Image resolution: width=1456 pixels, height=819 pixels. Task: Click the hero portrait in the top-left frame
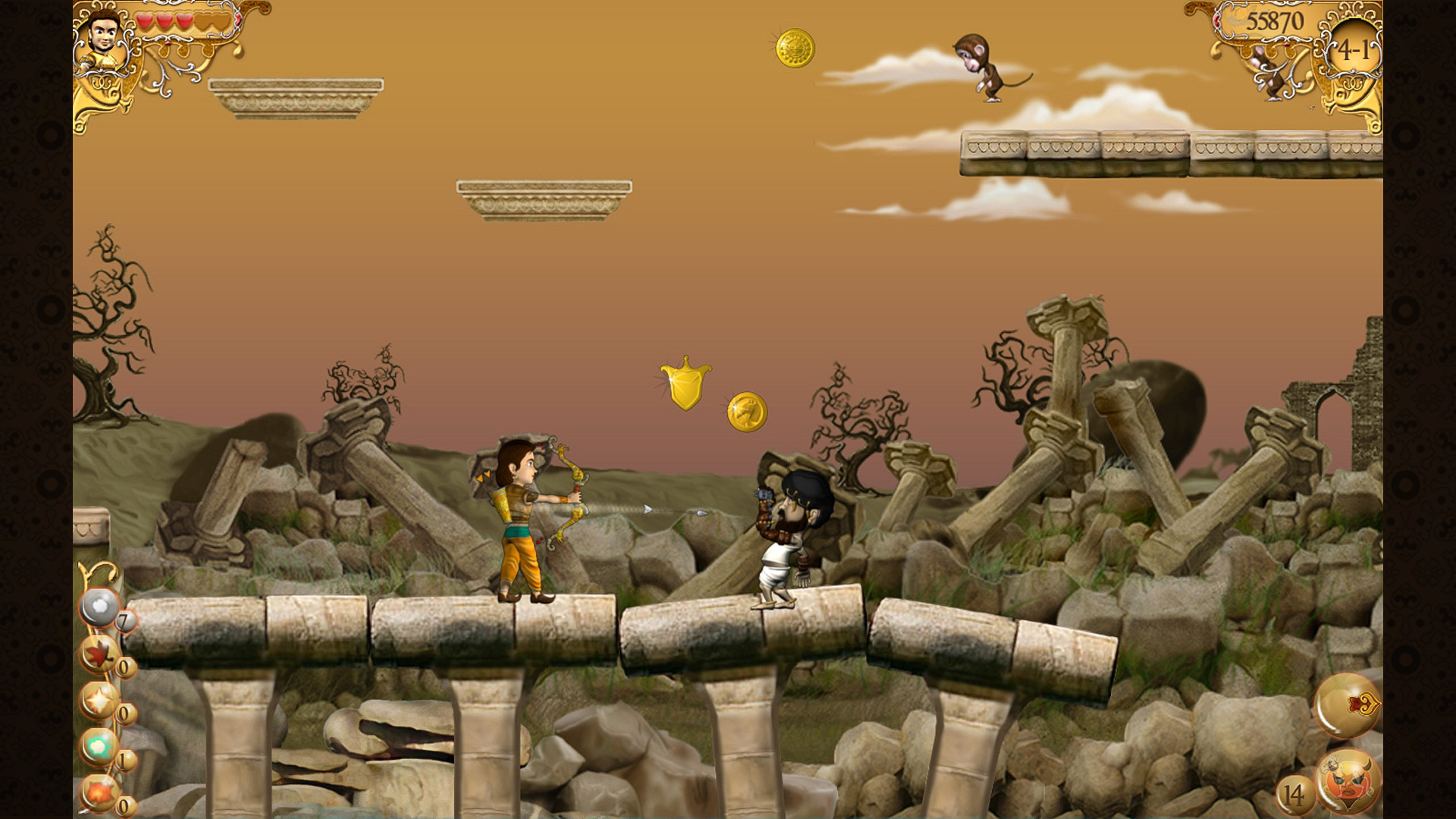[105, 34]
